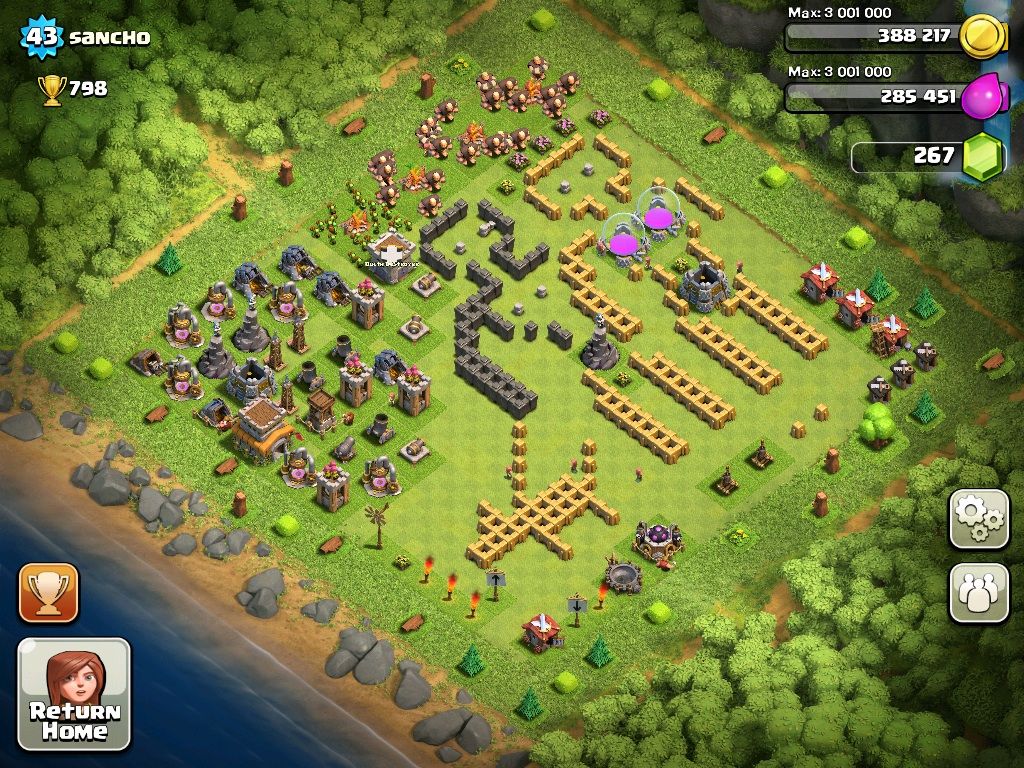Return Home from the visited village
The width and height of the screenshot is (1024, 768).
(x=74, y=694)
